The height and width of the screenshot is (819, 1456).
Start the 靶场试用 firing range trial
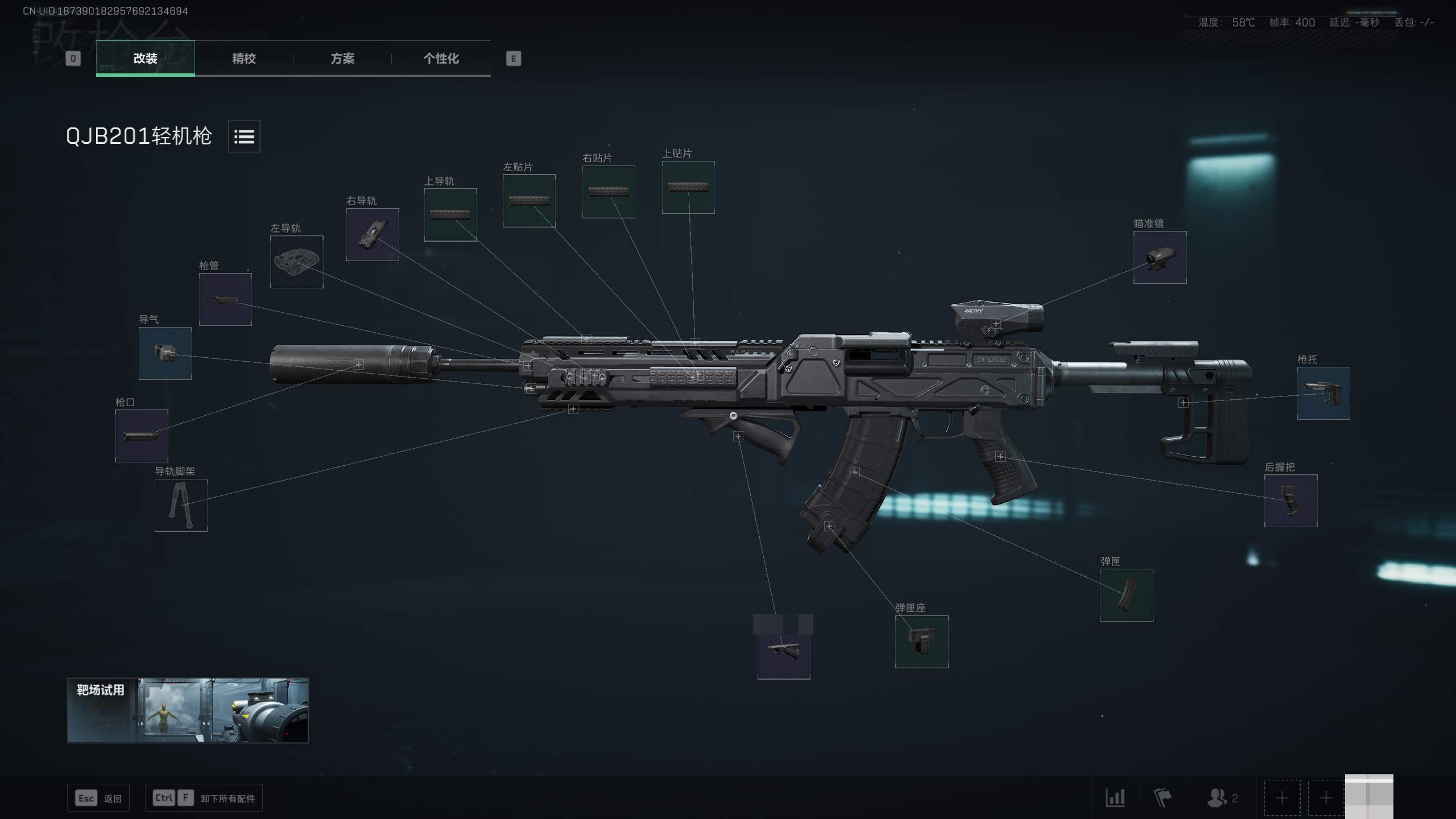tap(188, 710)
